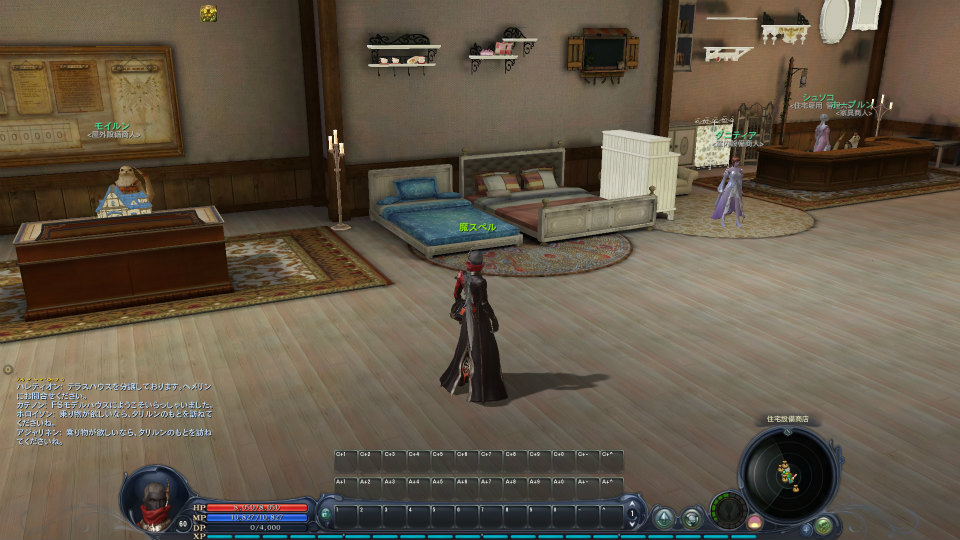Activate the pink orb button
Screen dimensions: 960x540
point(754,522)
